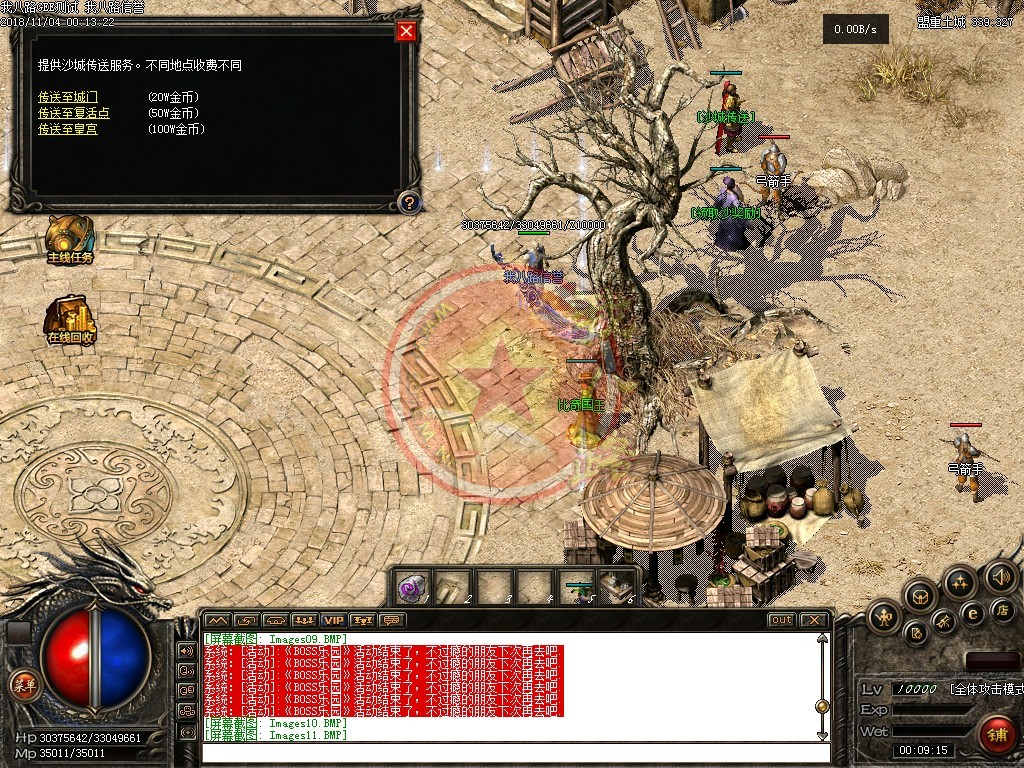Open the question mark help button
The image size is (1024, 768).
(x=408, y=203)
